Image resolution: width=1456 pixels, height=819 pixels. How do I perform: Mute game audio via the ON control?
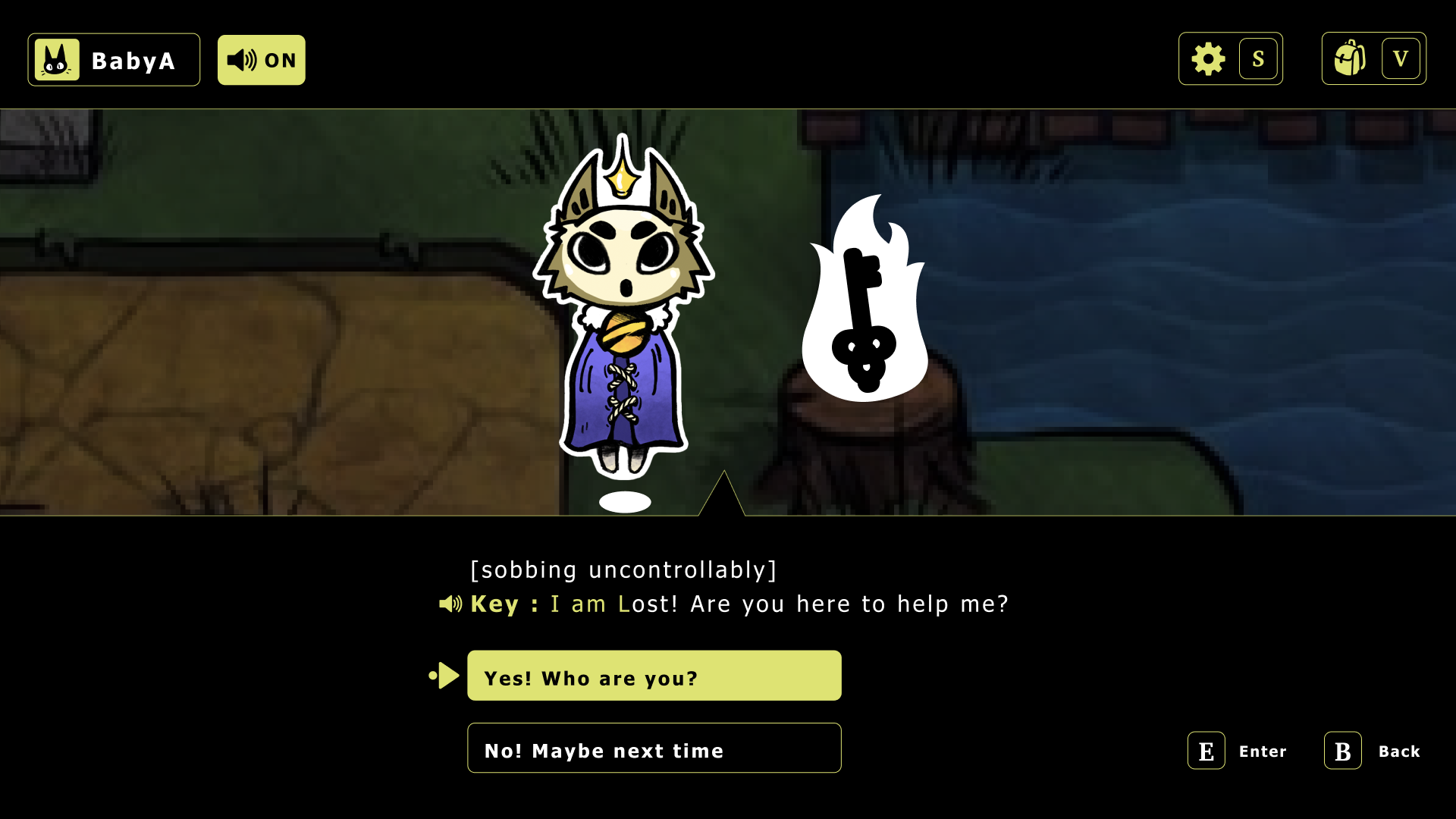coord(261,59)
